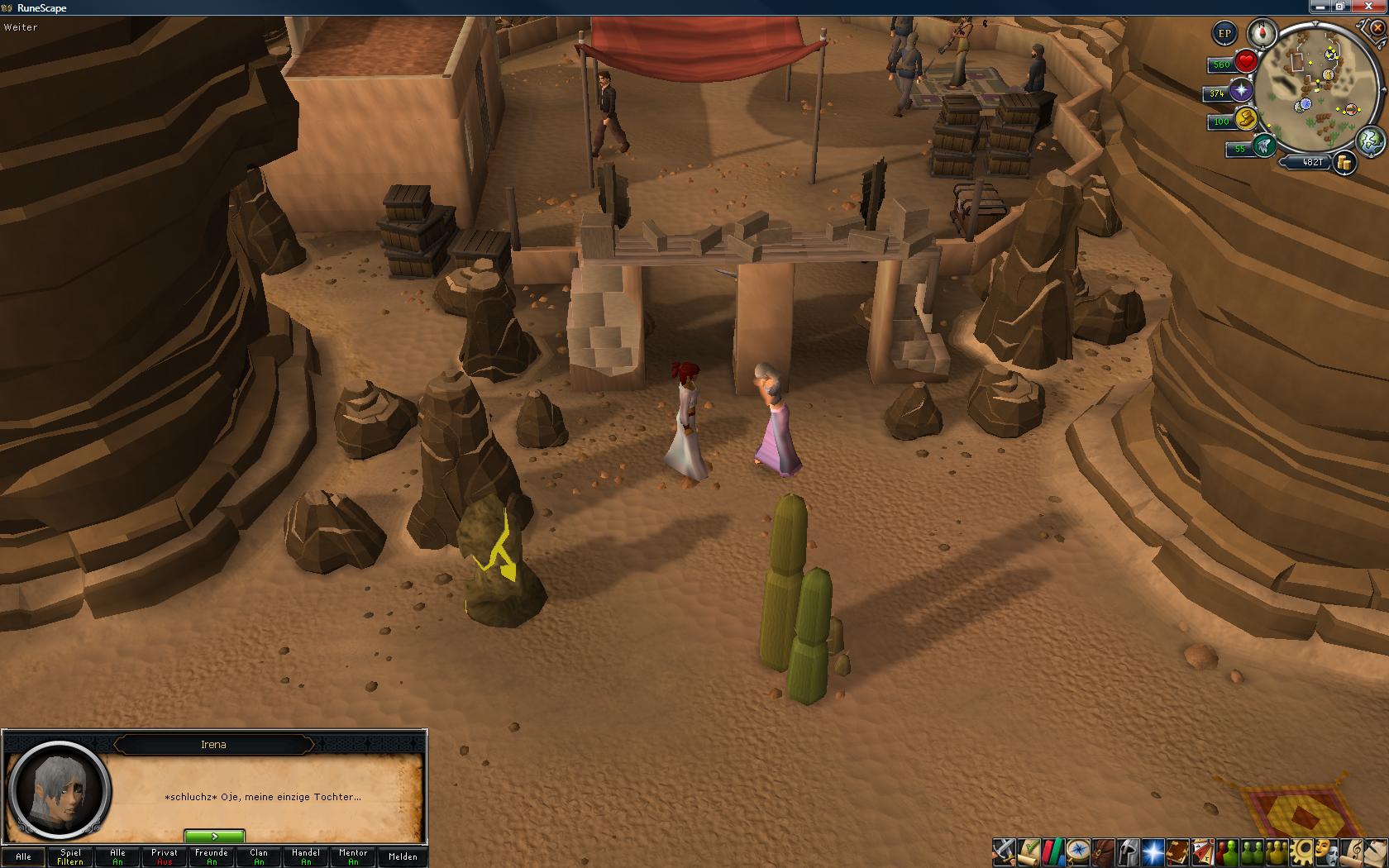
Task: Open the Spiel filter chat tab
Action: pyautogui.click(x=70, y=856)
